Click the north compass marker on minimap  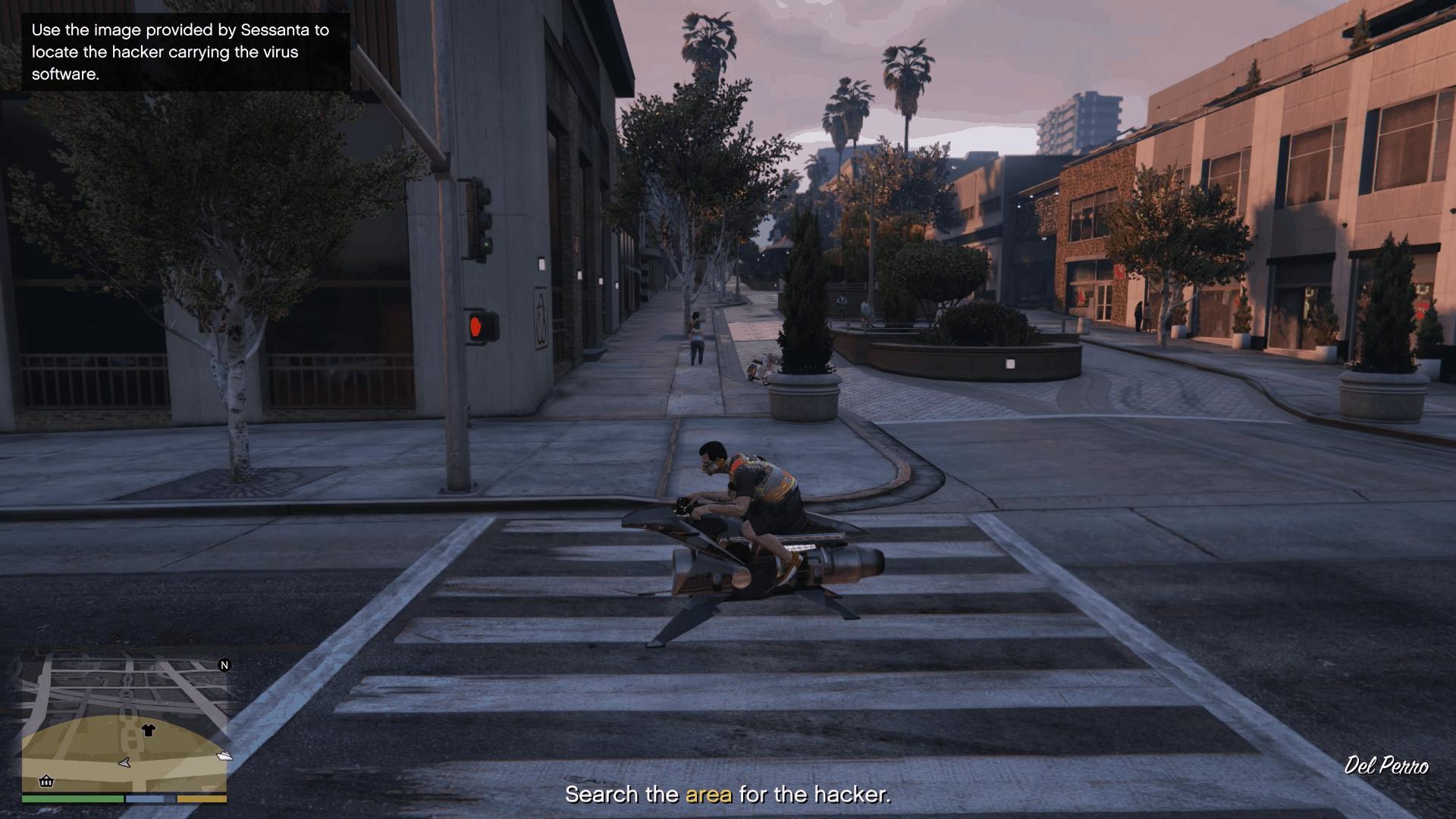pyautogui.click(x=224, y=665)
